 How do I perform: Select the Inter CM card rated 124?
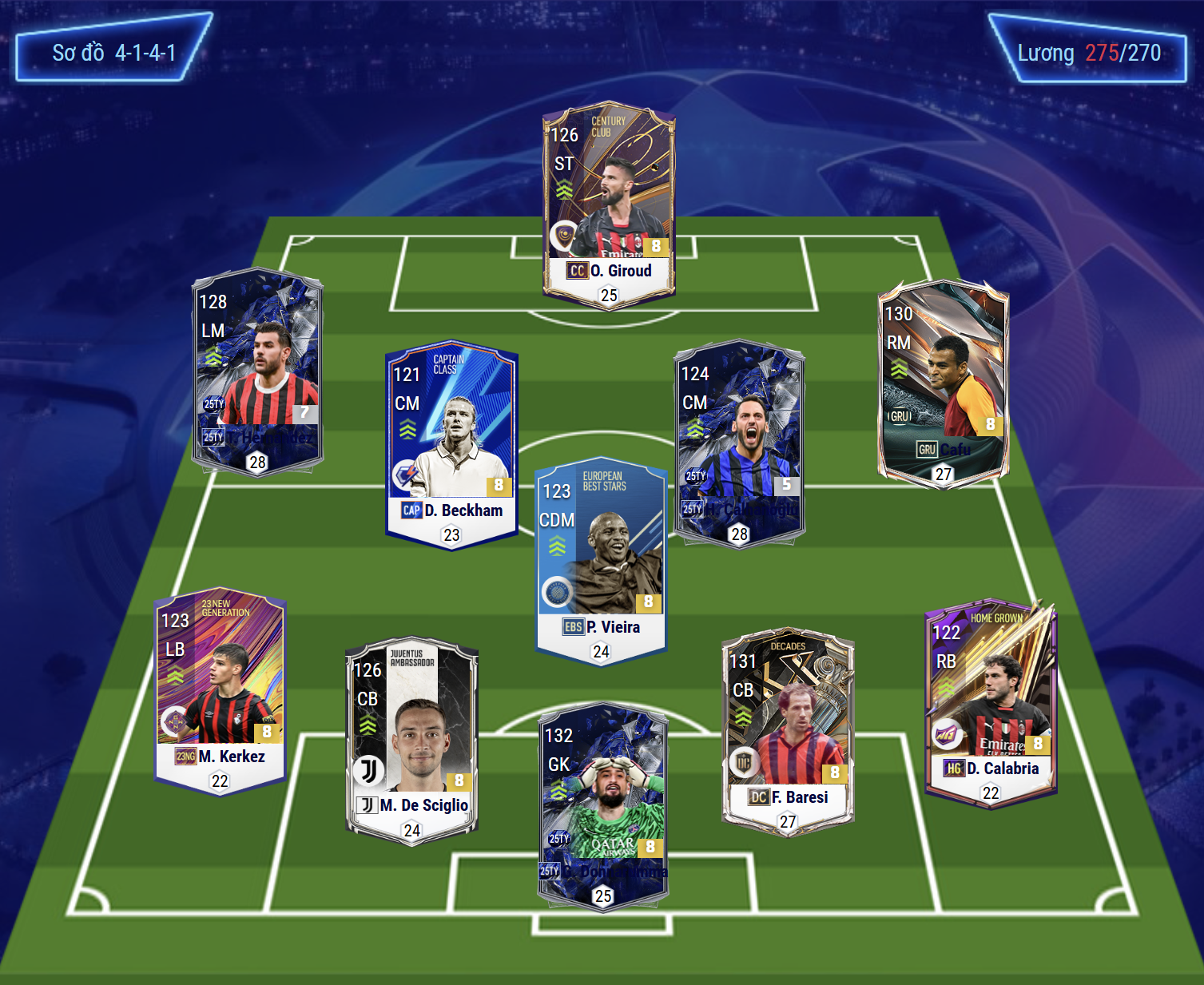click(739, 444)
